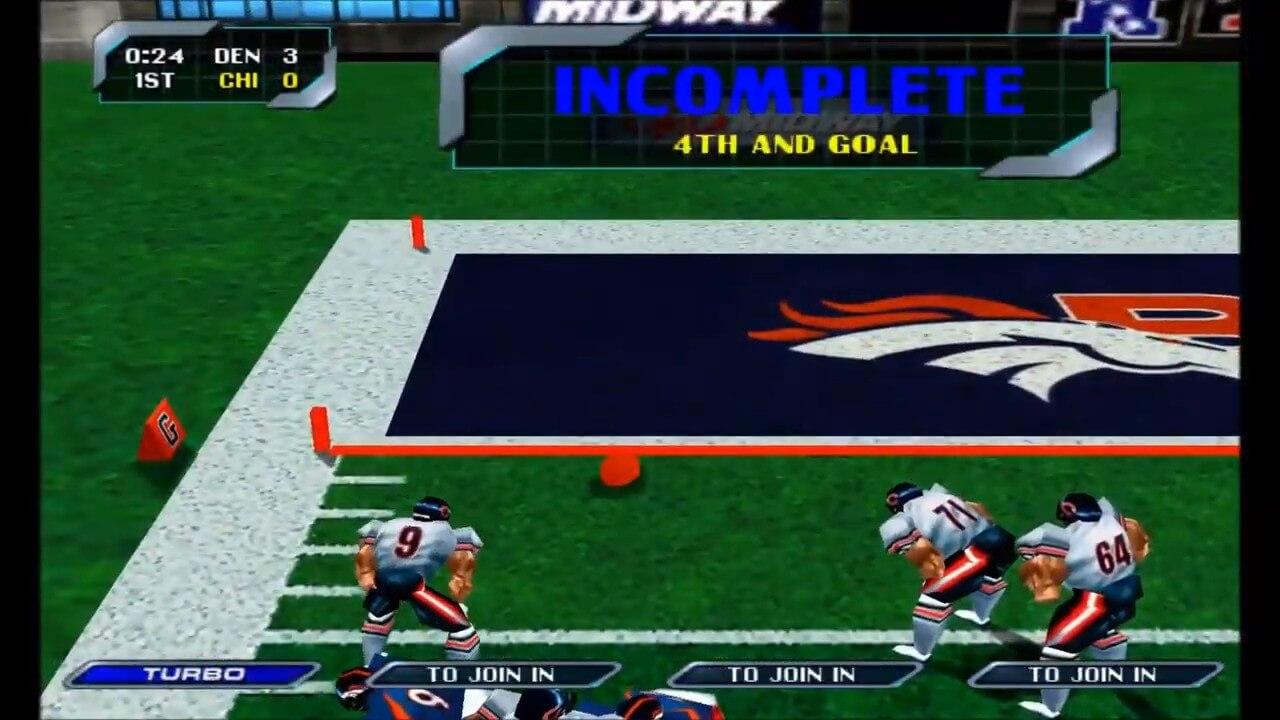Click the TURBO meter bar
Viewport: 1280px width, 720px height.
(x=190, y=674)
